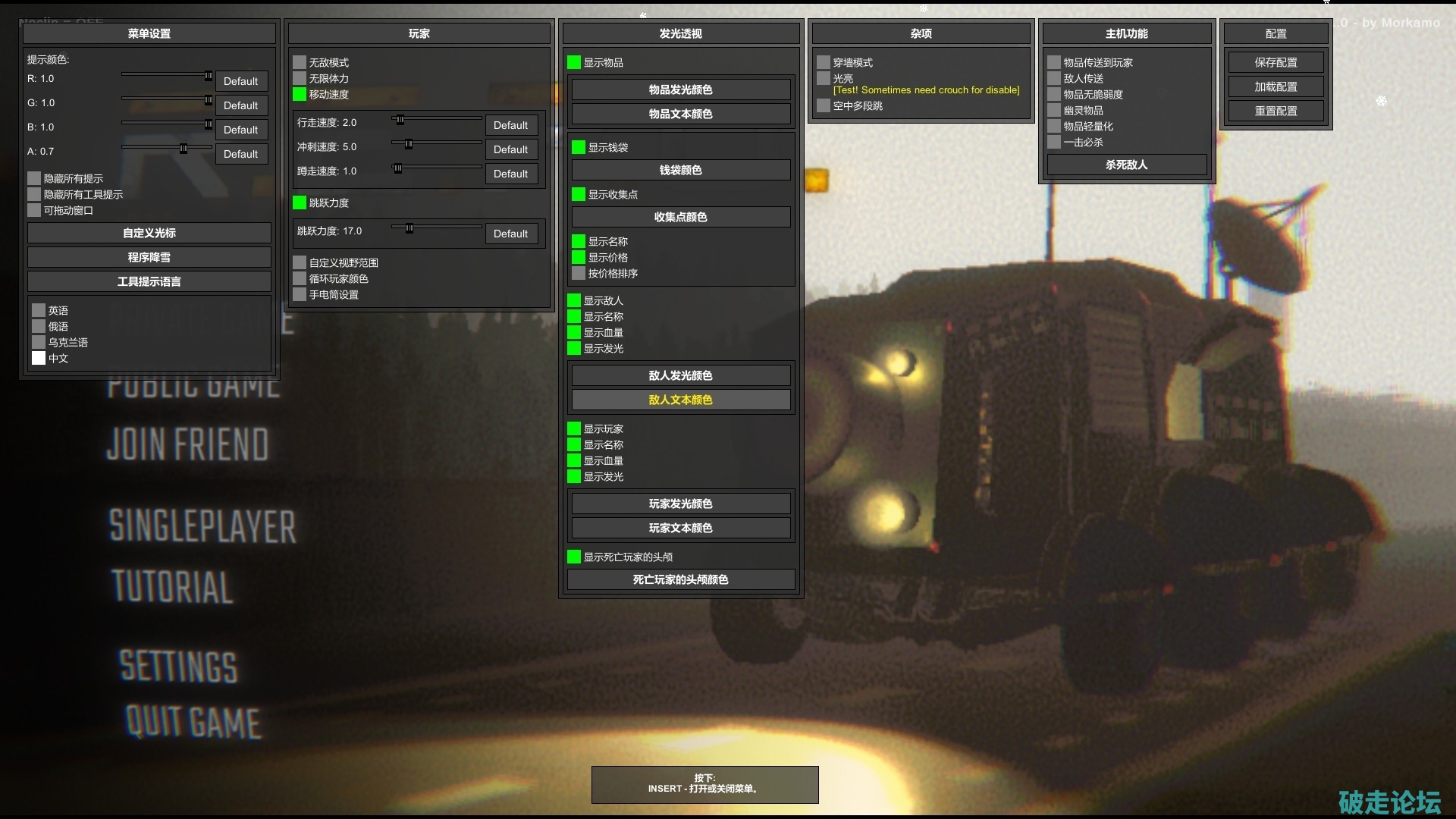
Task: Reset 行走速度 with its Default button
Action: click(x=510, y=126)
